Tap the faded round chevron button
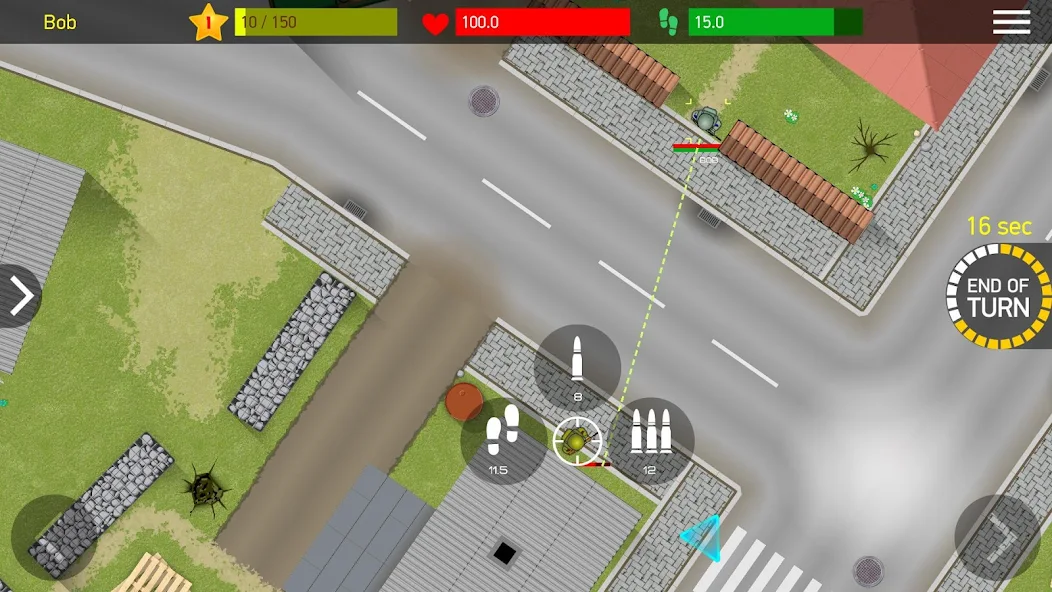The width and height of the screenshot is (1052, 592). click(x=997, y=538)
